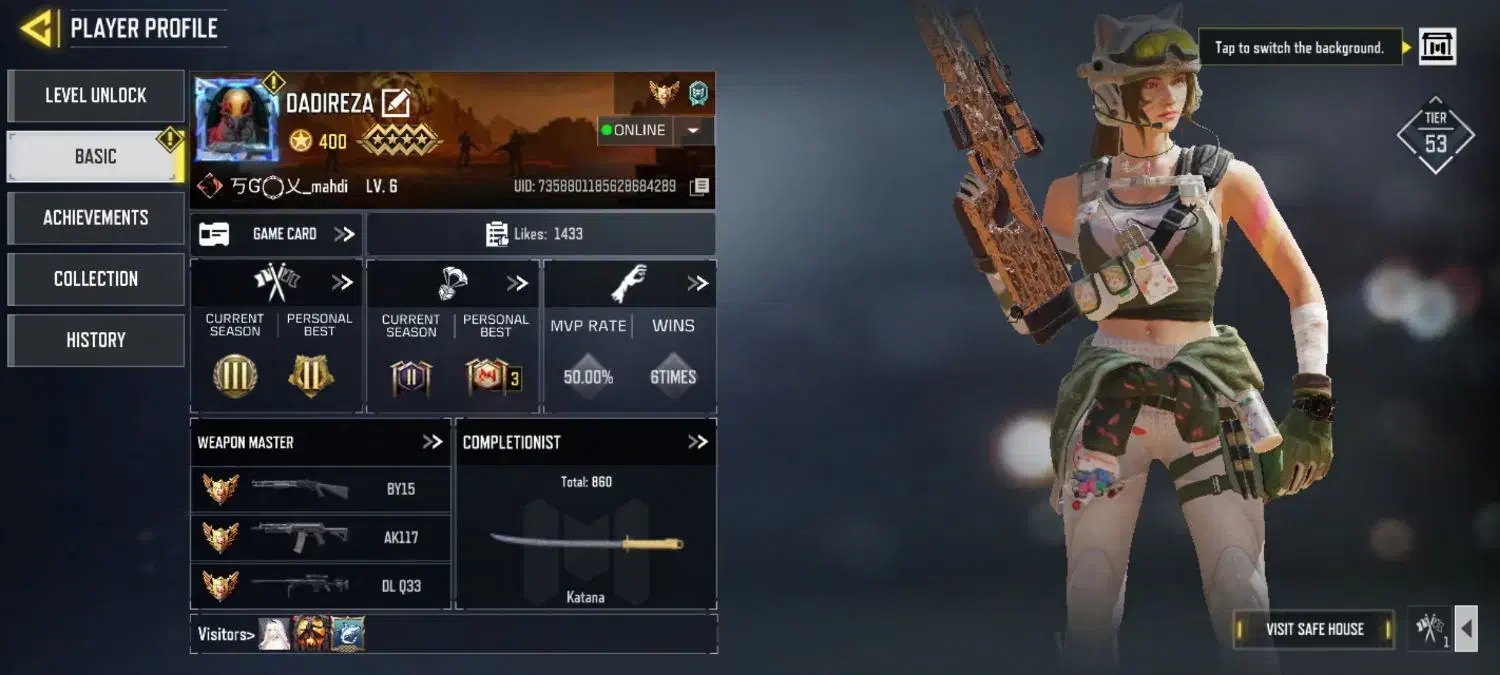Tap the Likes 1433 panel

[x=540, y=234]
